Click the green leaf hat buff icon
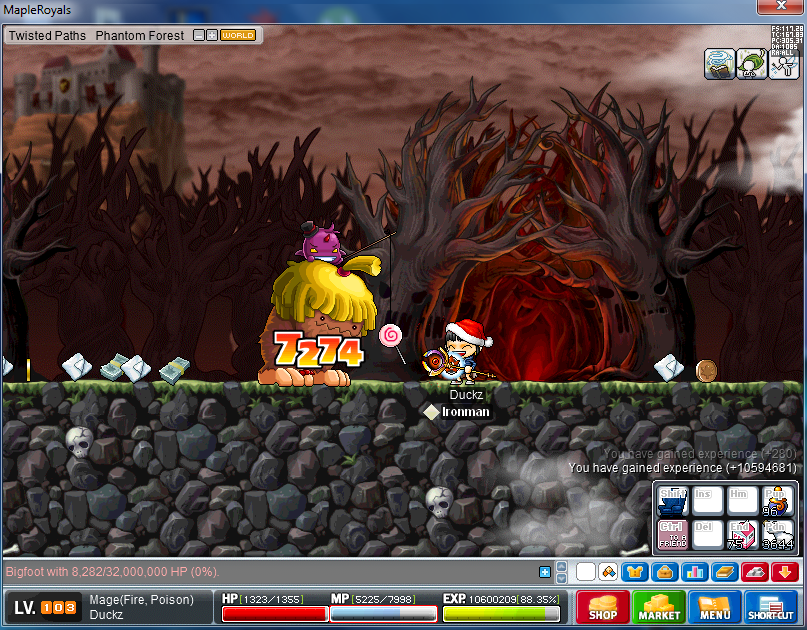The height and width of the screenshot is (630, 807). [752, 64]
